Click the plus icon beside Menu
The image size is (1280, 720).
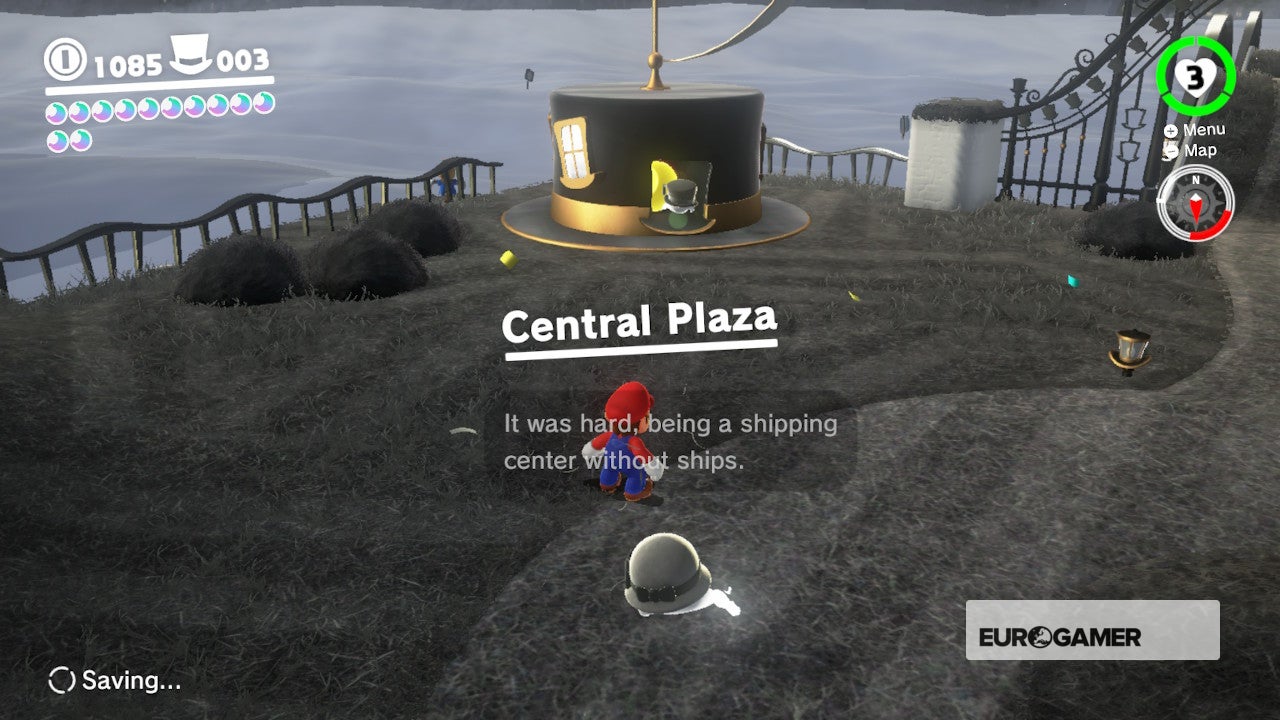(x=1170, y=129)
